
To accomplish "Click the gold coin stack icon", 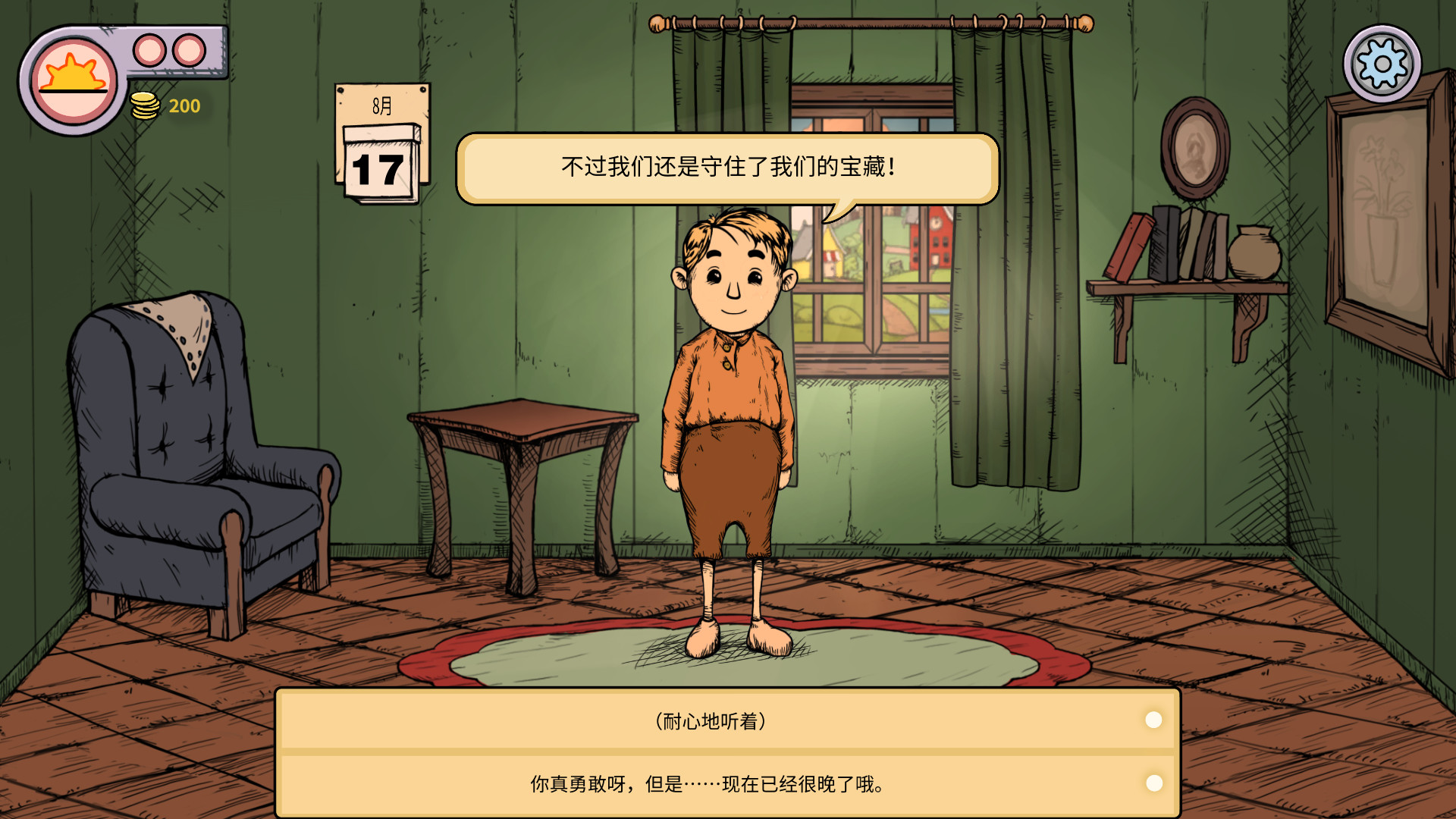I will point(145,106).
